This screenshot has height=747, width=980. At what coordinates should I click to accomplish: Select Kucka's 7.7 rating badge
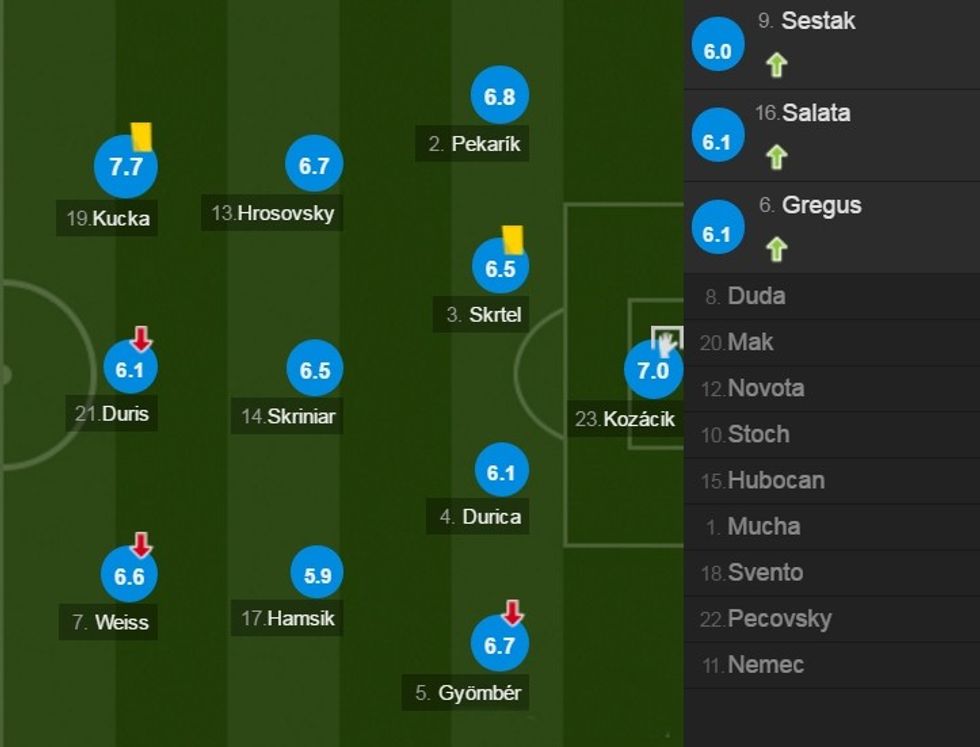pos(126,167)
